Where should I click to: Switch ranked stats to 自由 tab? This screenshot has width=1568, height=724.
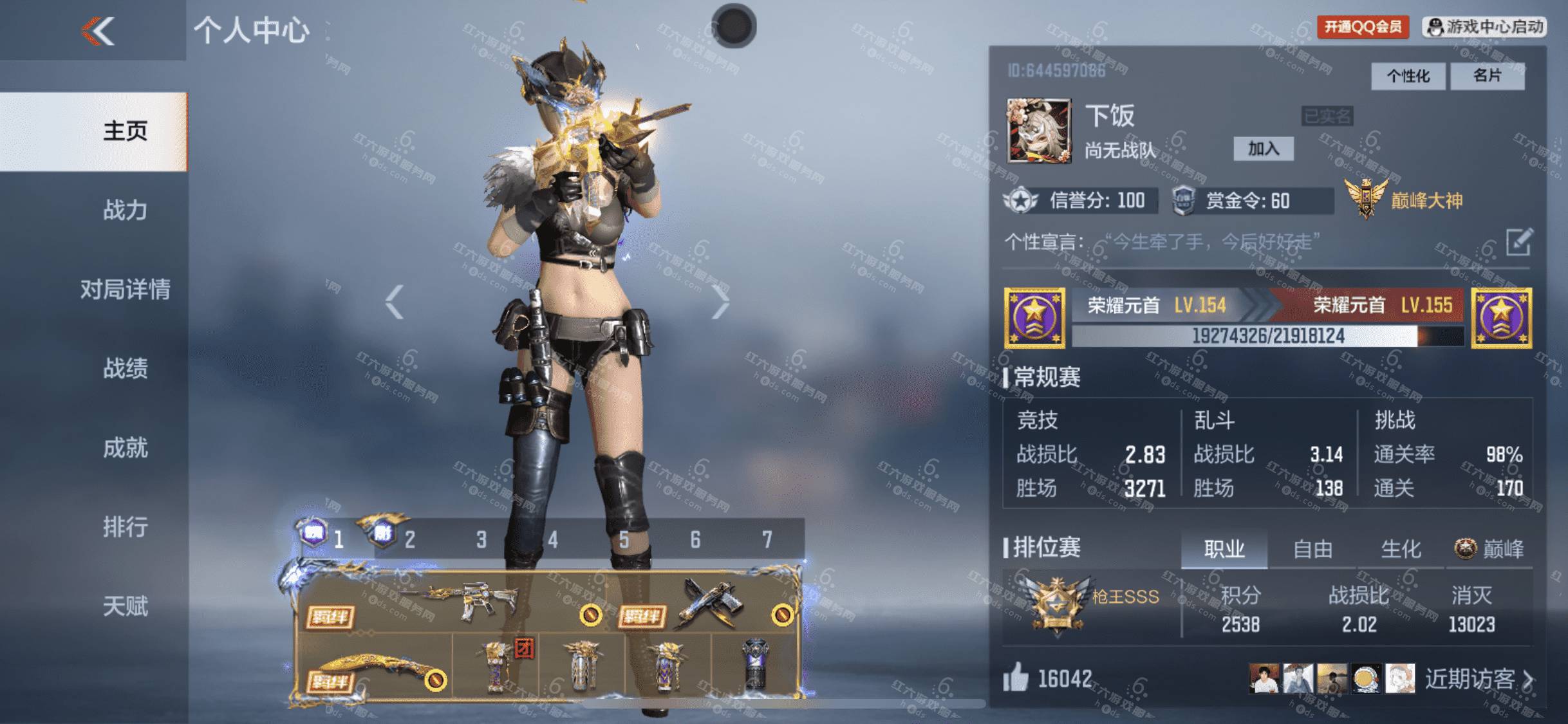tap(1312, 550)
